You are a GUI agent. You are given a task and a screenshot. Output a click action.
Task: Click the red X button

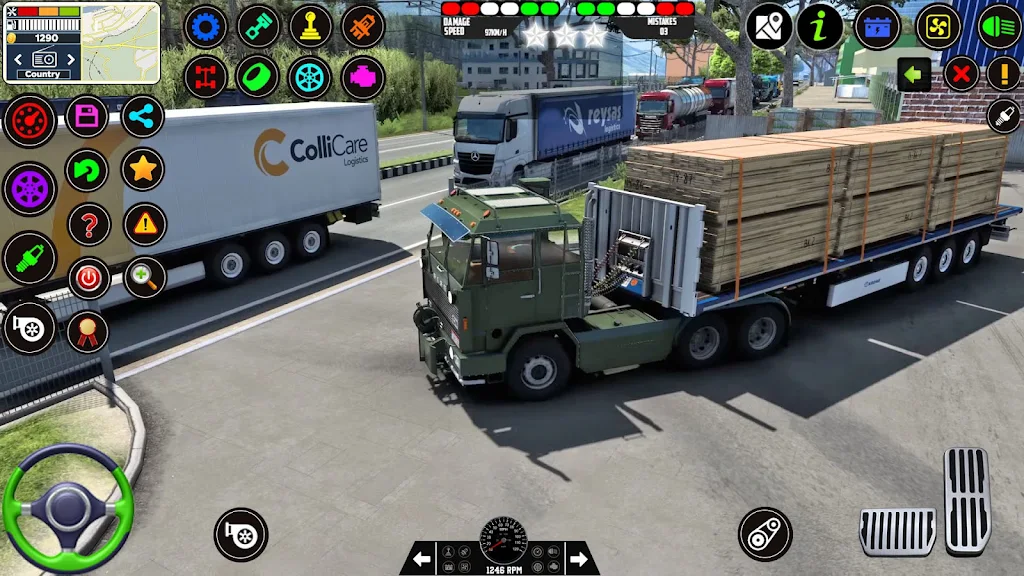point(961,74)
